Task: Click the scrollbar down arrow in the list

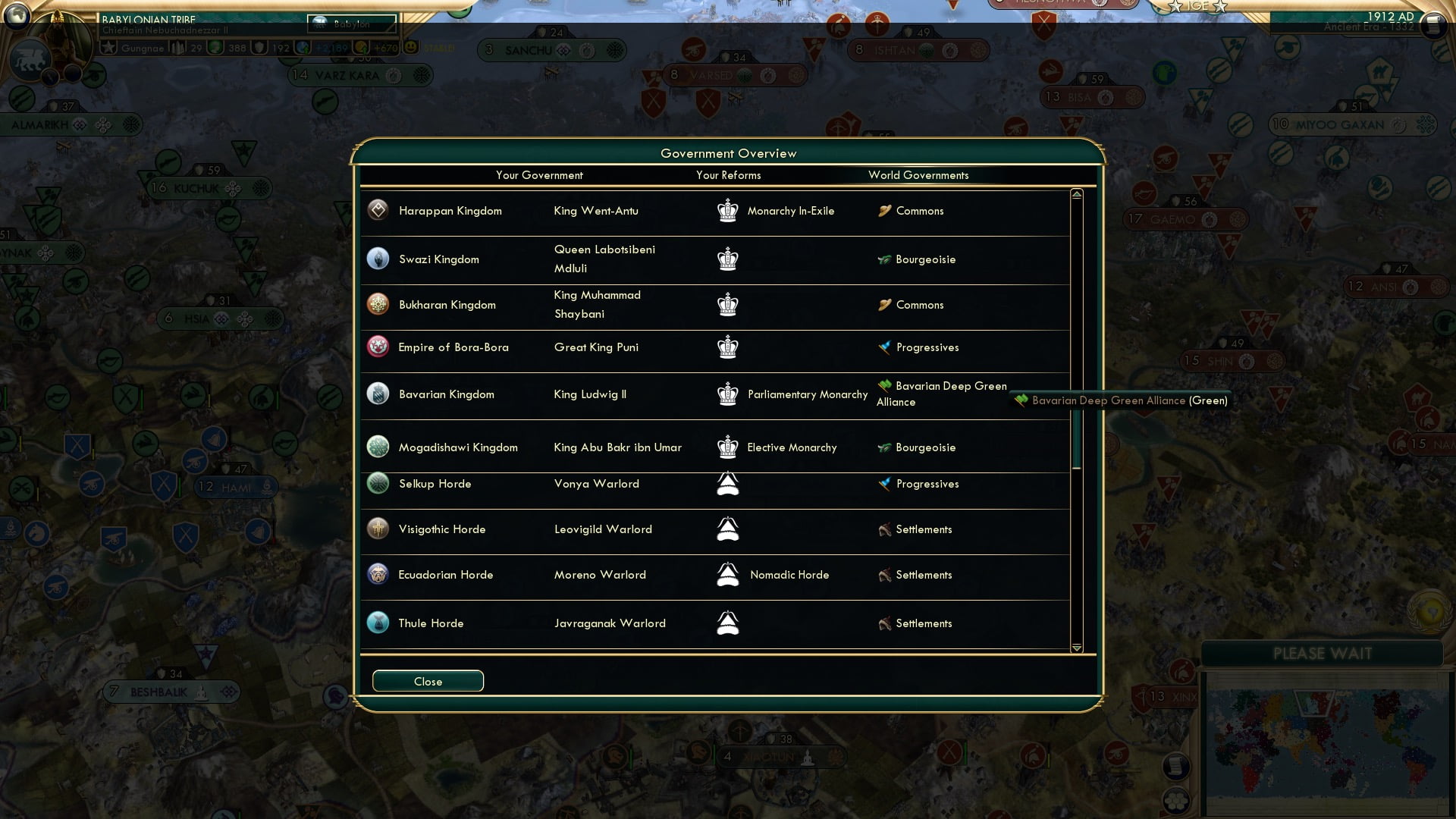Action: pos(1075,648)
